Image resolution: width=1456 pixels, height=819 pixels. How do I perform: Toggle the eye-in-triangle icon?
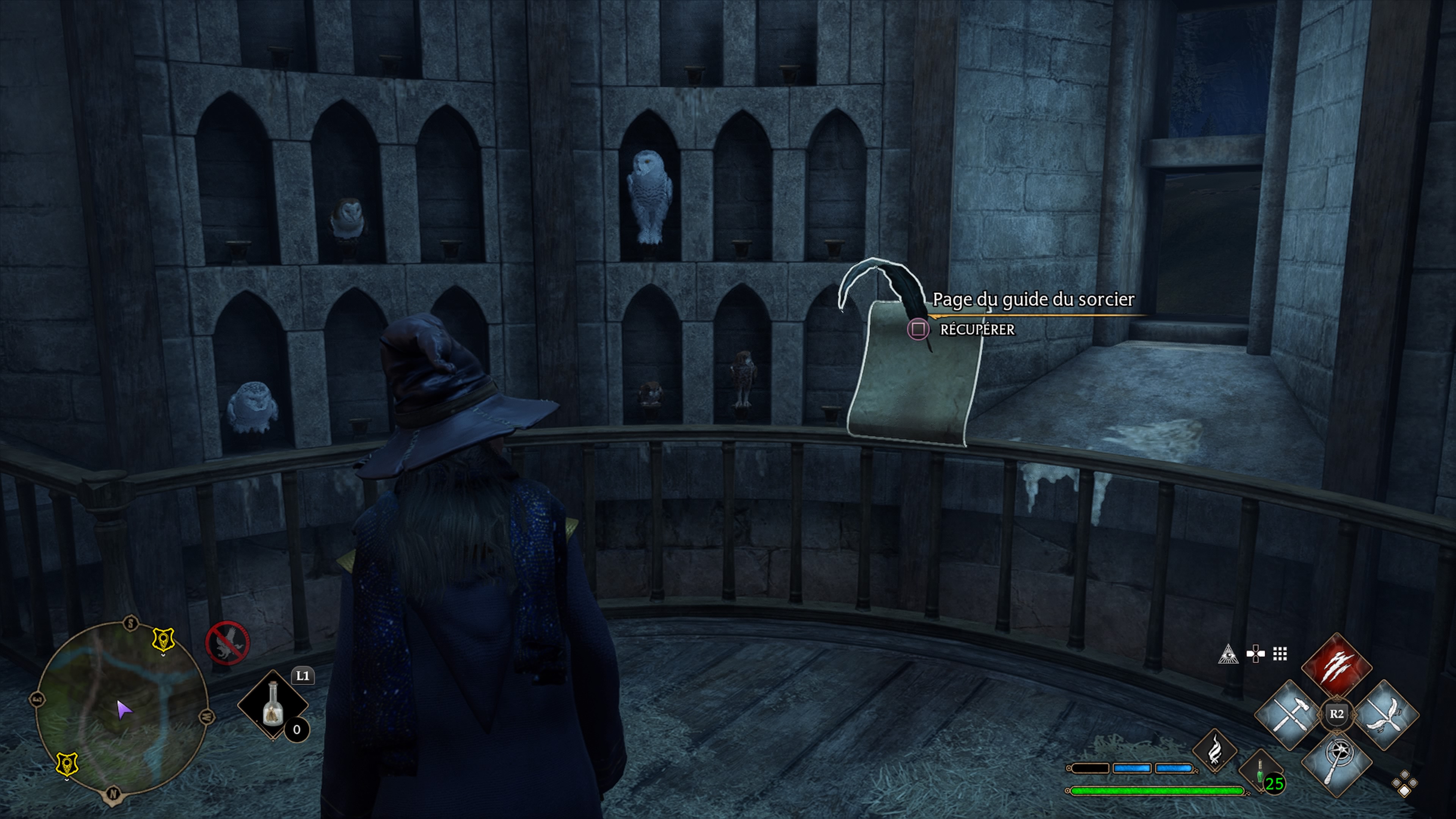[1228, 654]
